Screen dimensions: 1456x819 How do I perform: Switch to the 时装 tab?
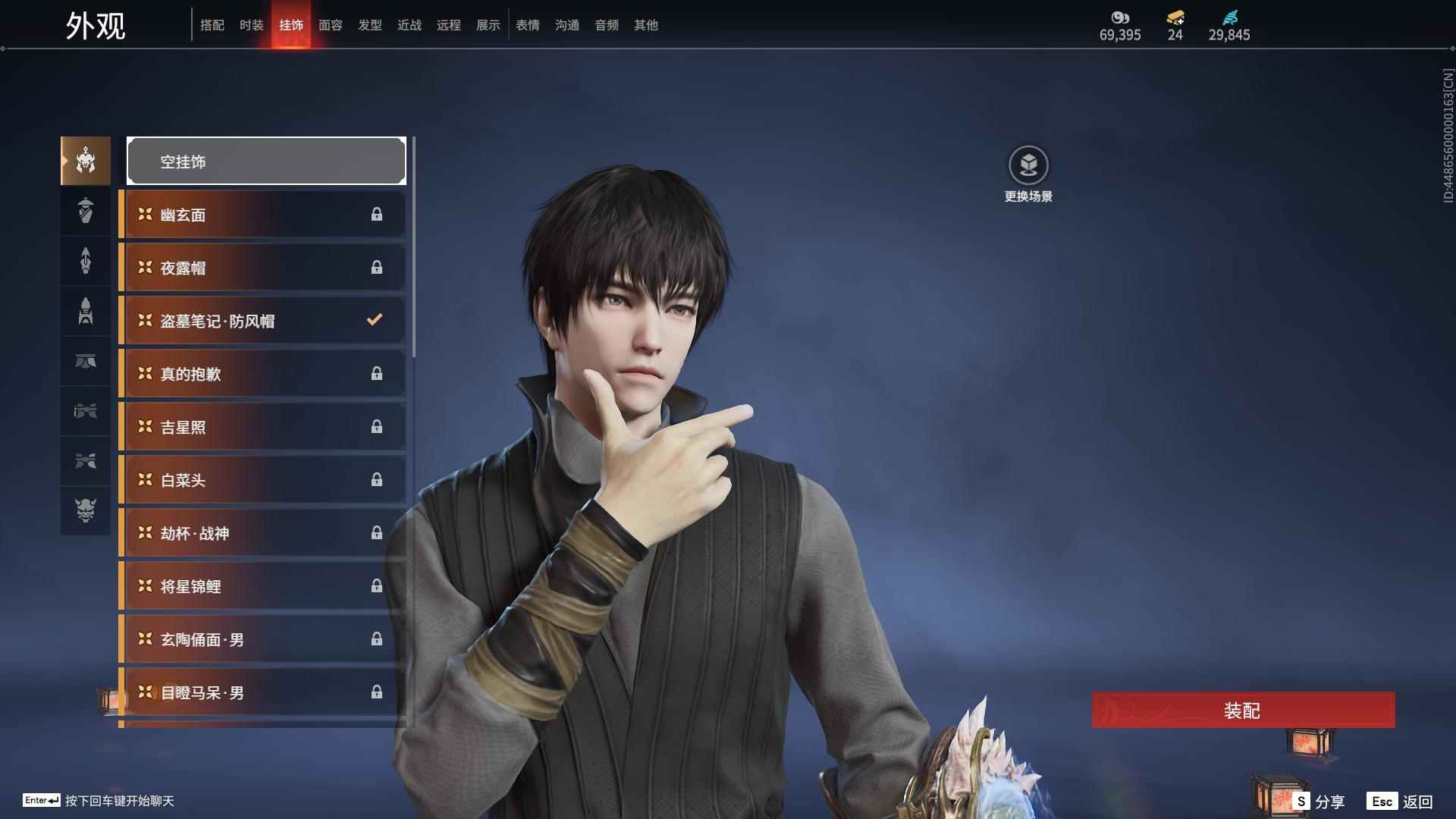(x=251, y=25)
